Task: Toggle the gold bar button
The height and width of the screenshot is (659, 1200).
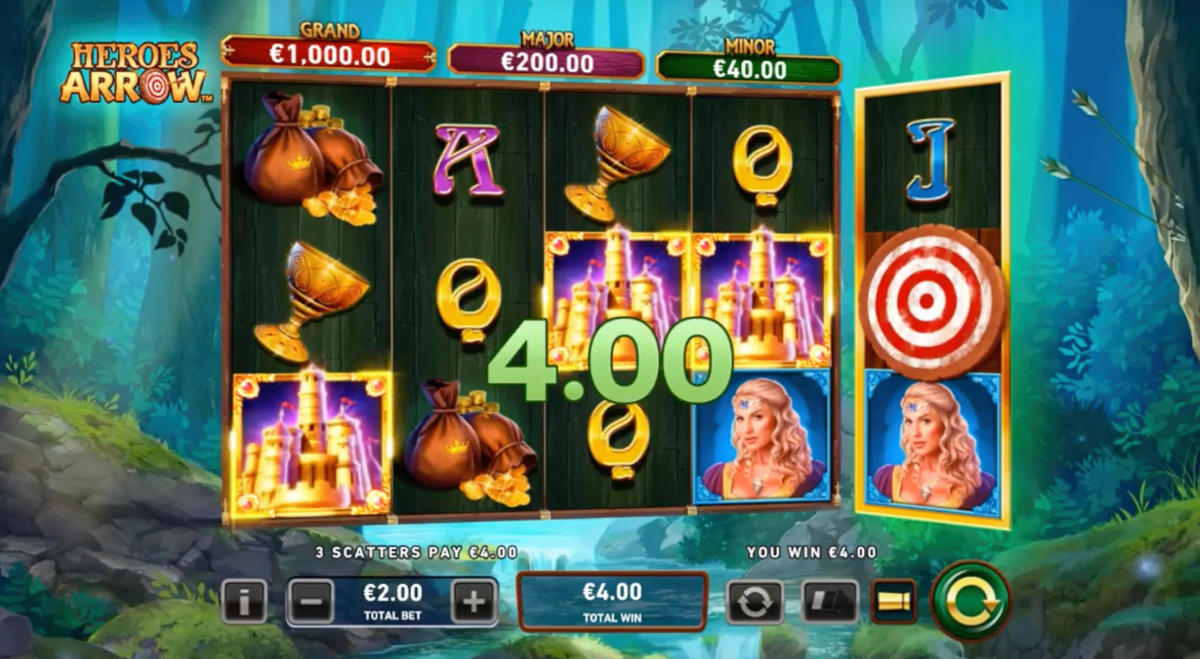Action: pyautogui.click(x=893, y=601)
